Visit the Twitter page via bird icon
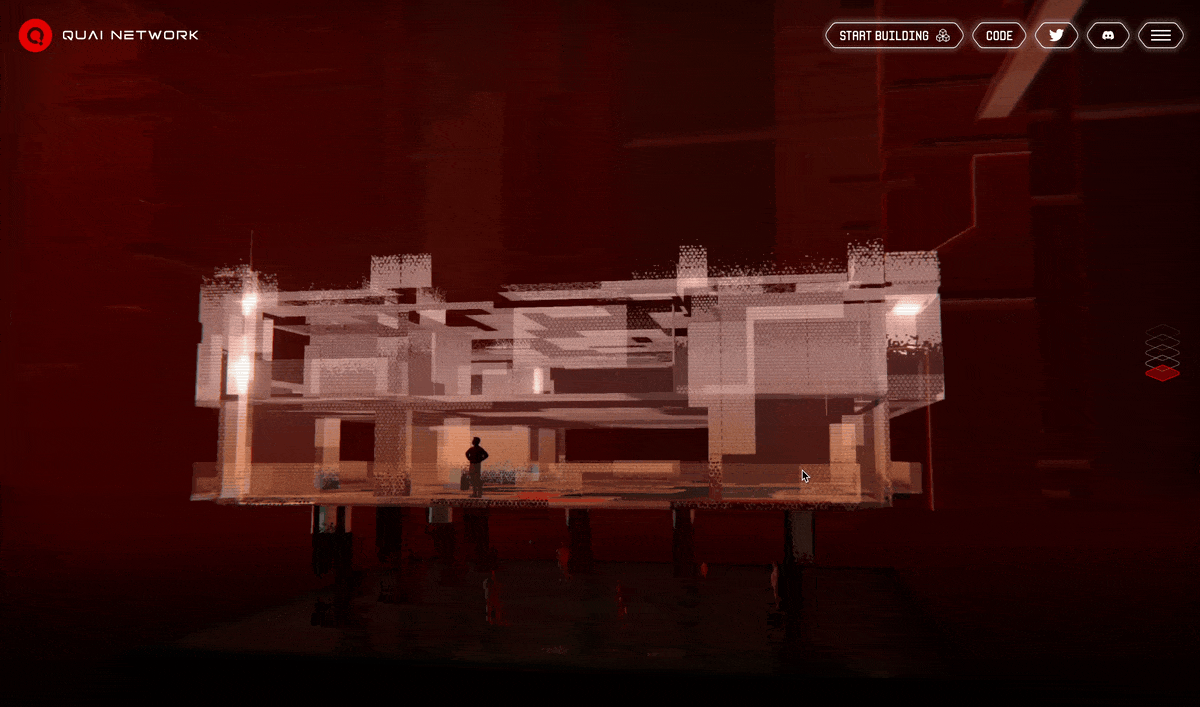This screenshot has height=707, width=1200. click(x=1056, y=36)
